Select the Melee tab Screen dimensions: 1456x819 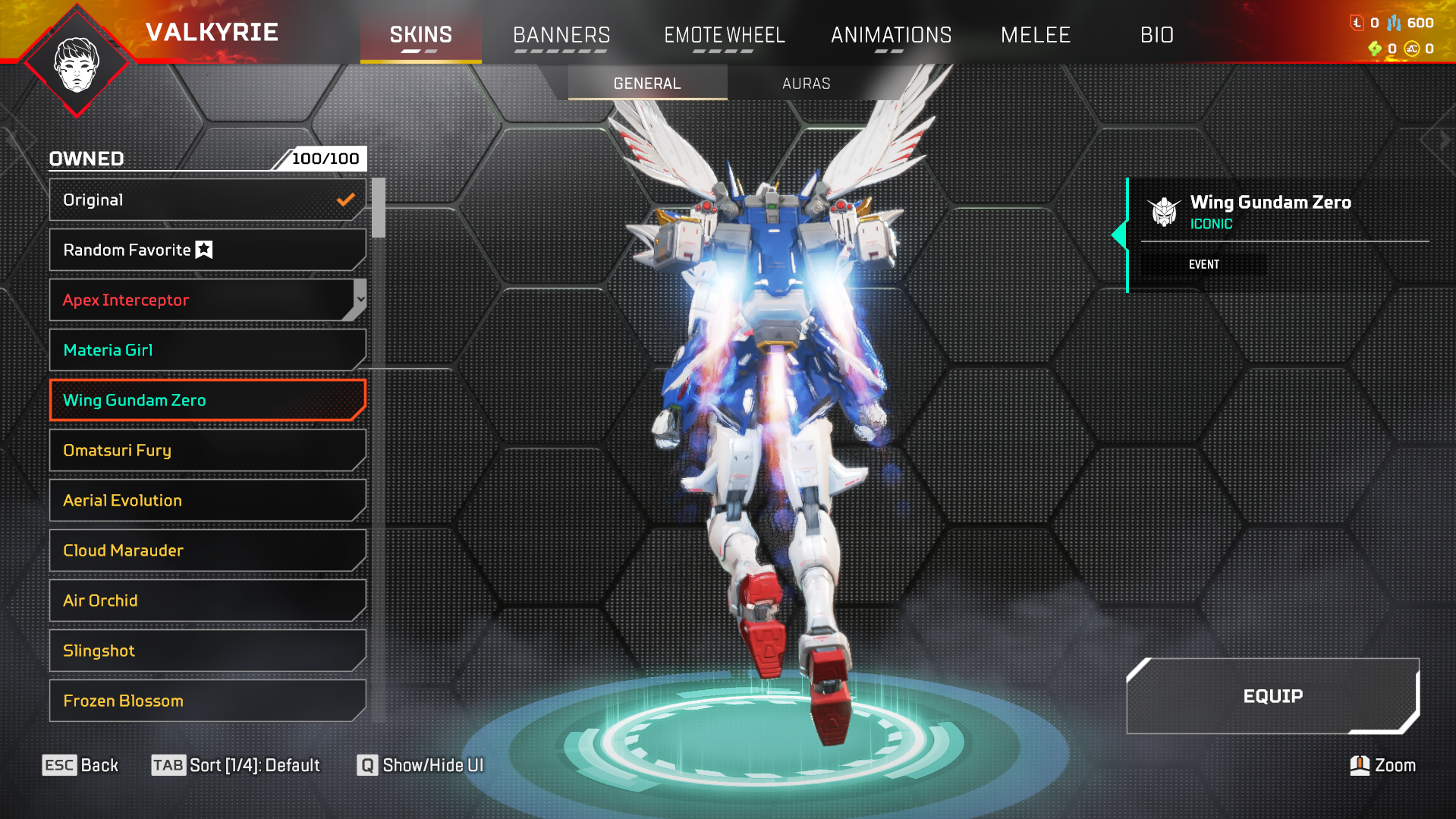coord(1035,35)
